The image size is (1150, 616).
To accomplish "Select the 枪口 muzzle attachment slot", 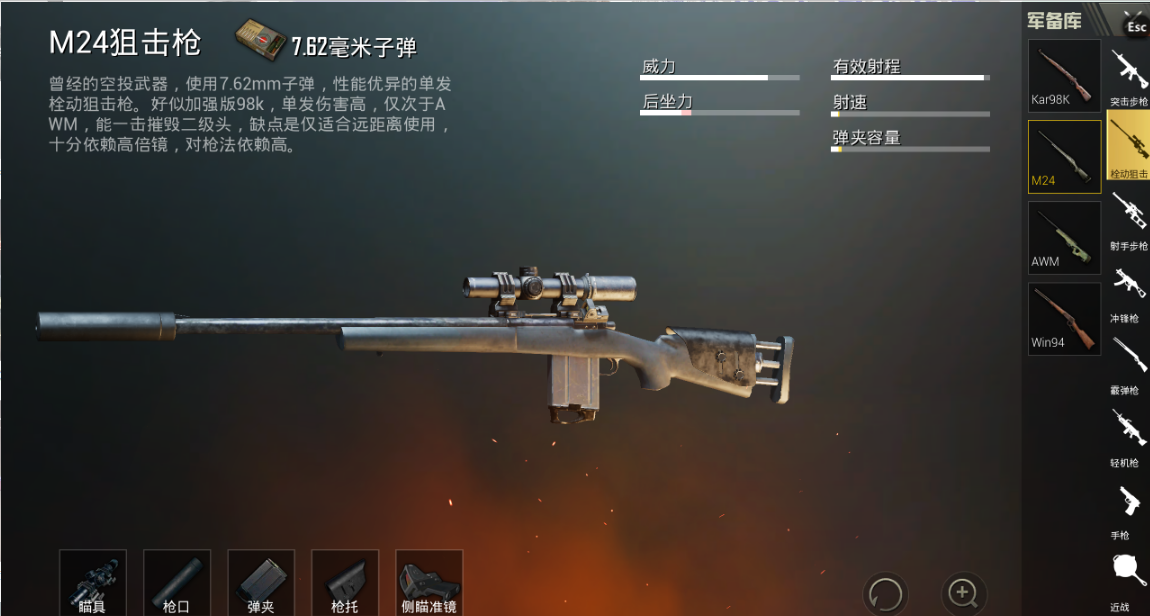I will 177,582.
